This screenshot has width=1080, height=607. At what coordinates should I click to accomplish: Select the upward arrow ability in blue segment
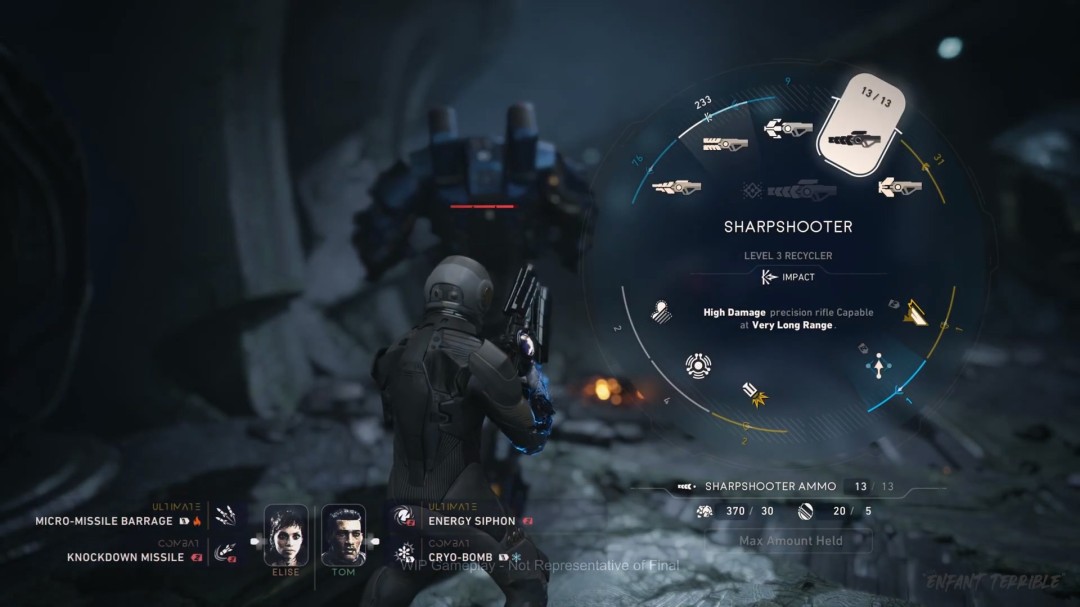point(879,367)
